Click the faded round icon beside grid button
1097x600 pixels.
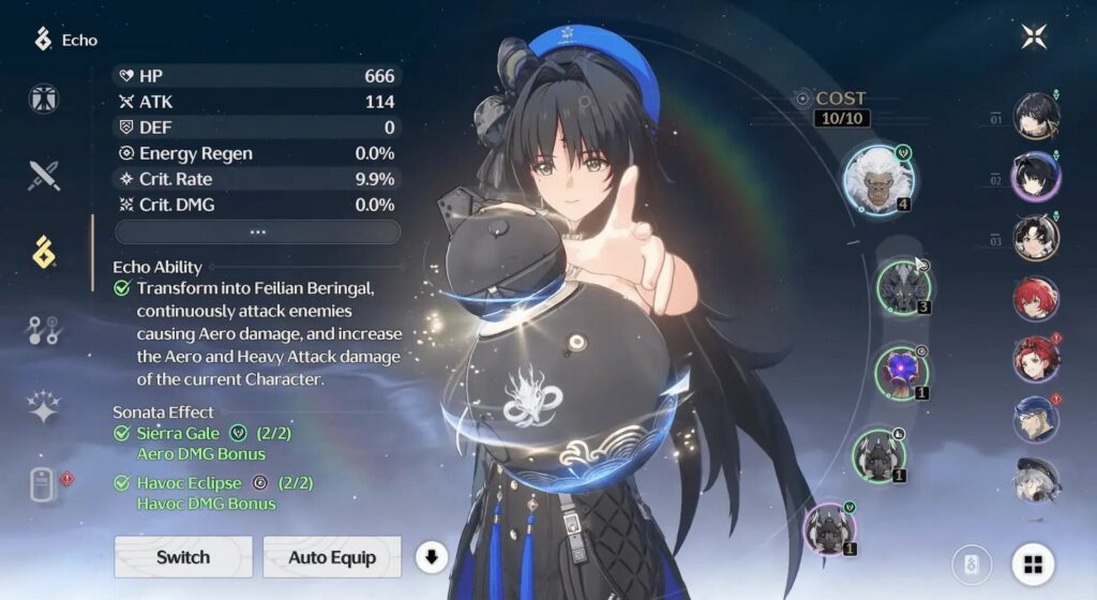coord(971,565)
